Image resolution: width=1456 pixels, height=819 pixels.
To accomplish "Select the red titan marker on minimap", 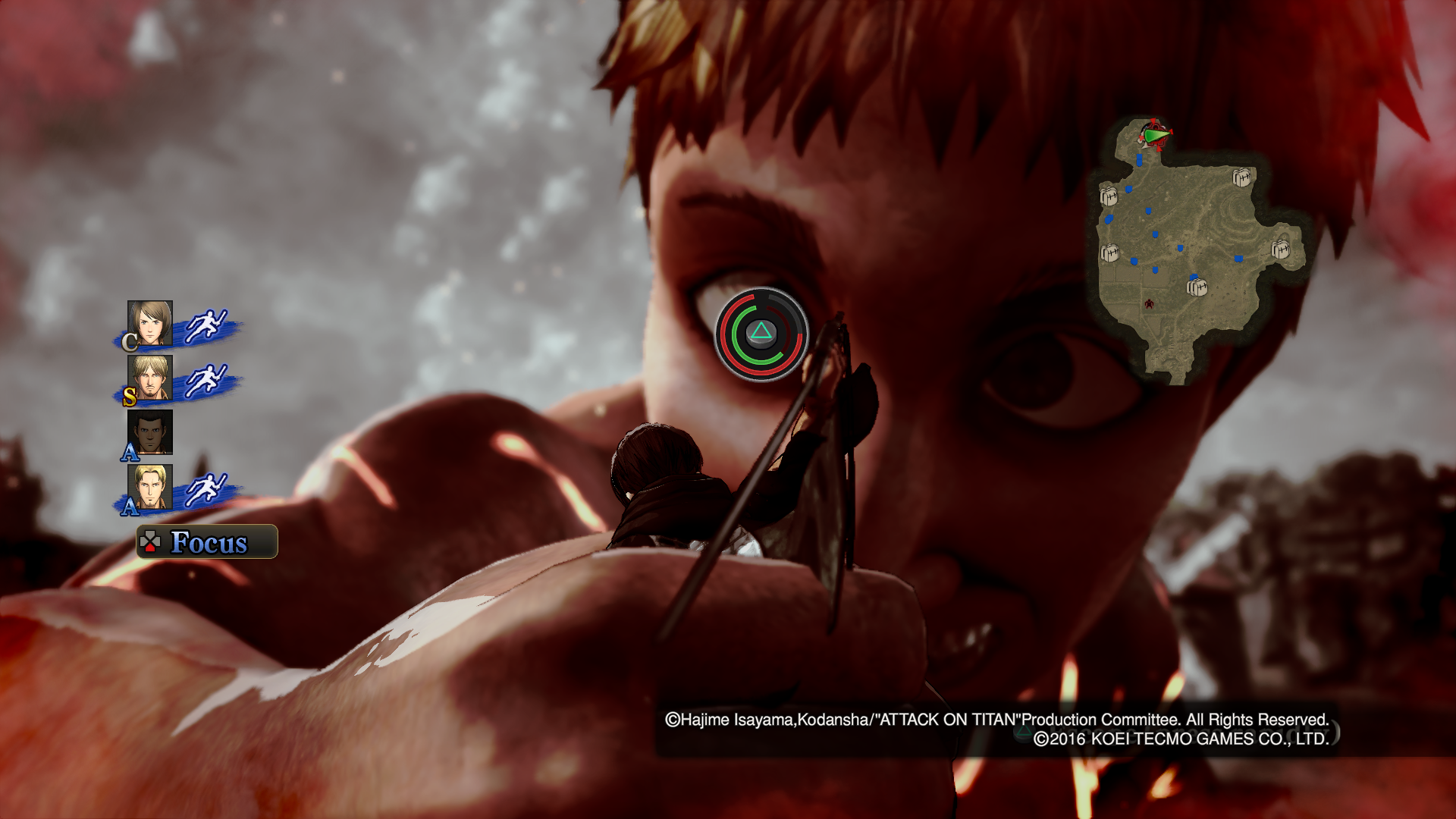I will [1150, 304].
